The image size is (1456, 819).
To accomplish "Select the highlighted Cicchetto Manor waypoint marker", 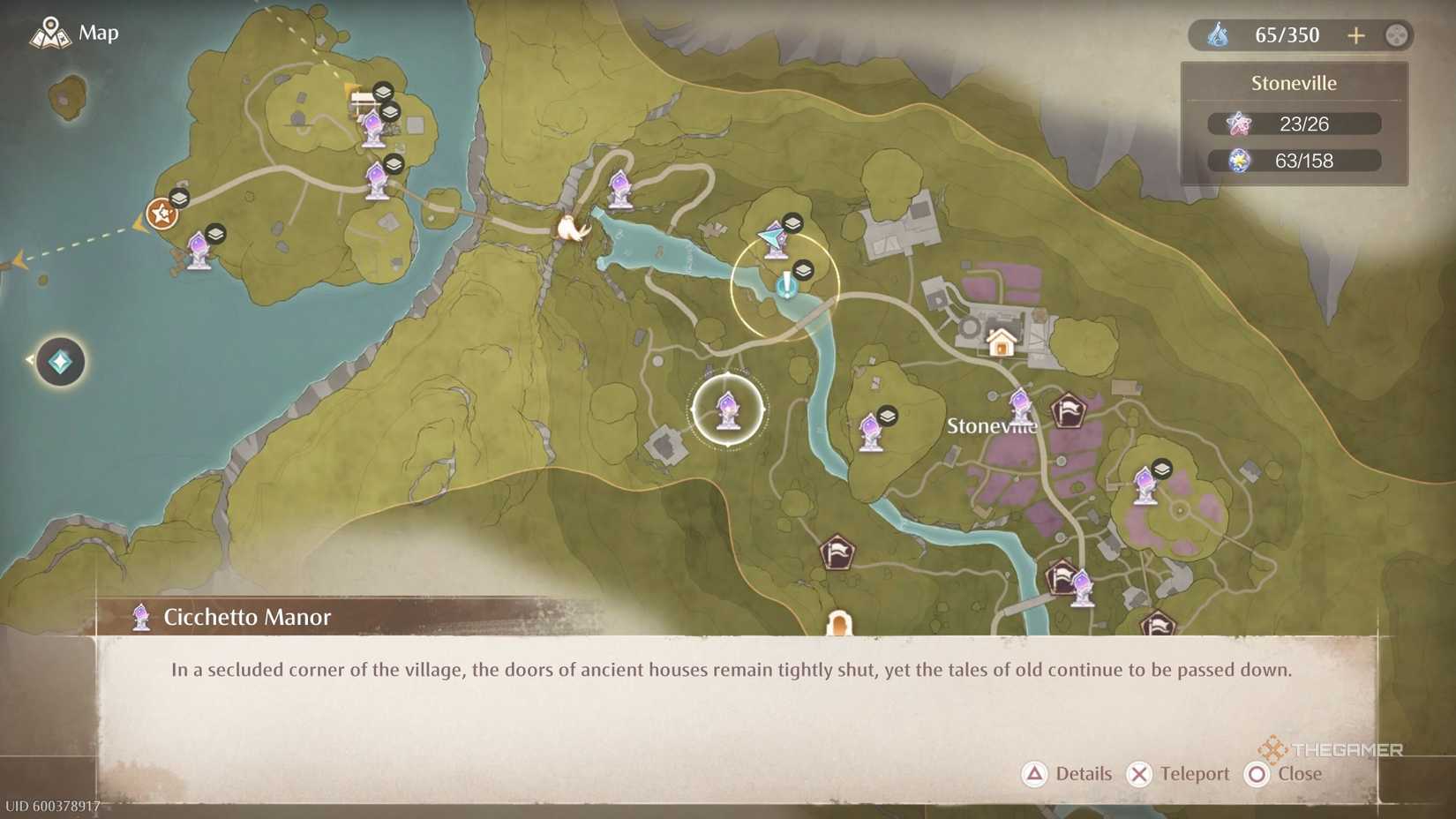I will (x=726, y=409).
